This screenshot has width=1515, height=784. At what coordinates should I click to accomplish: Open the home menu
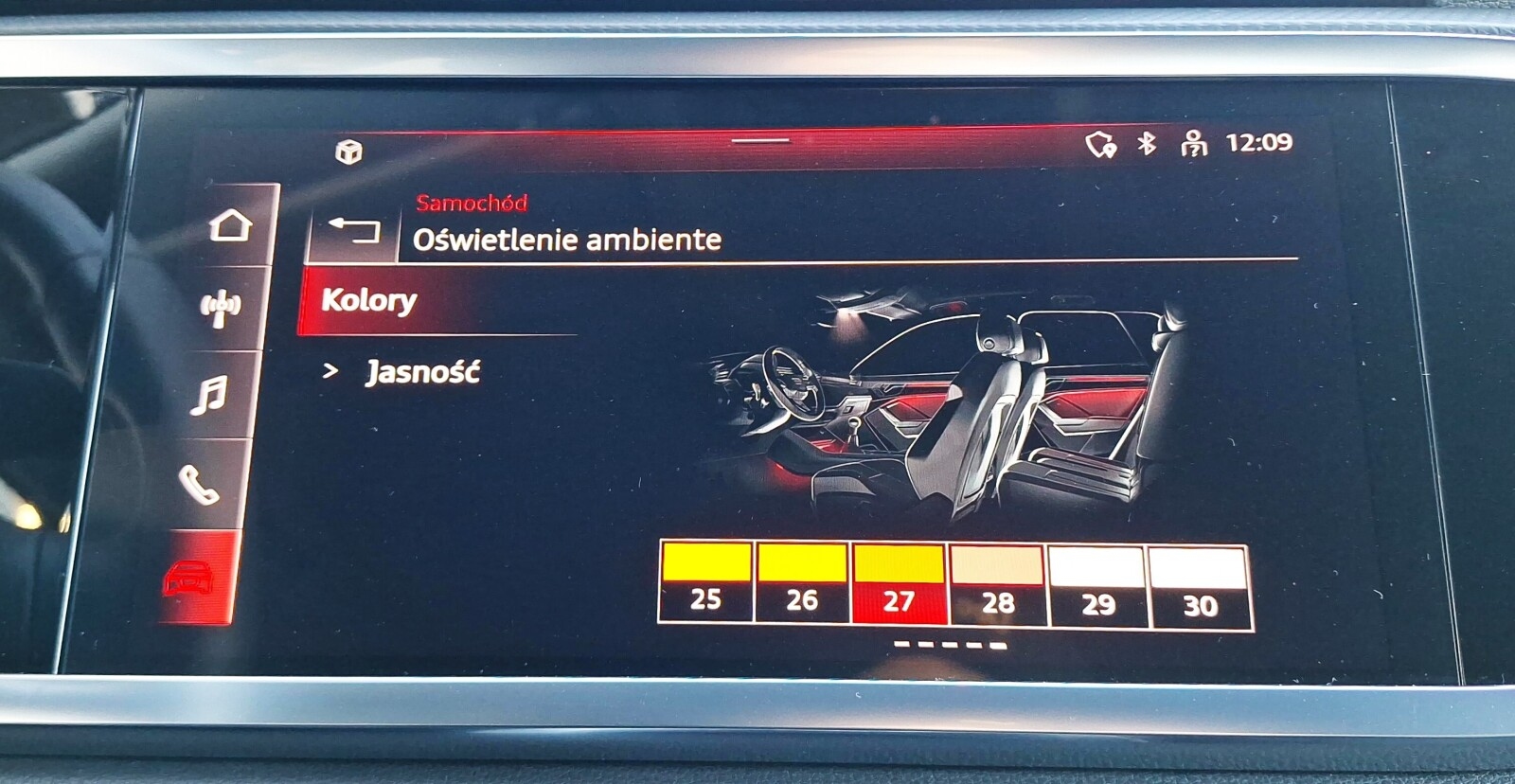coord(230,223)
